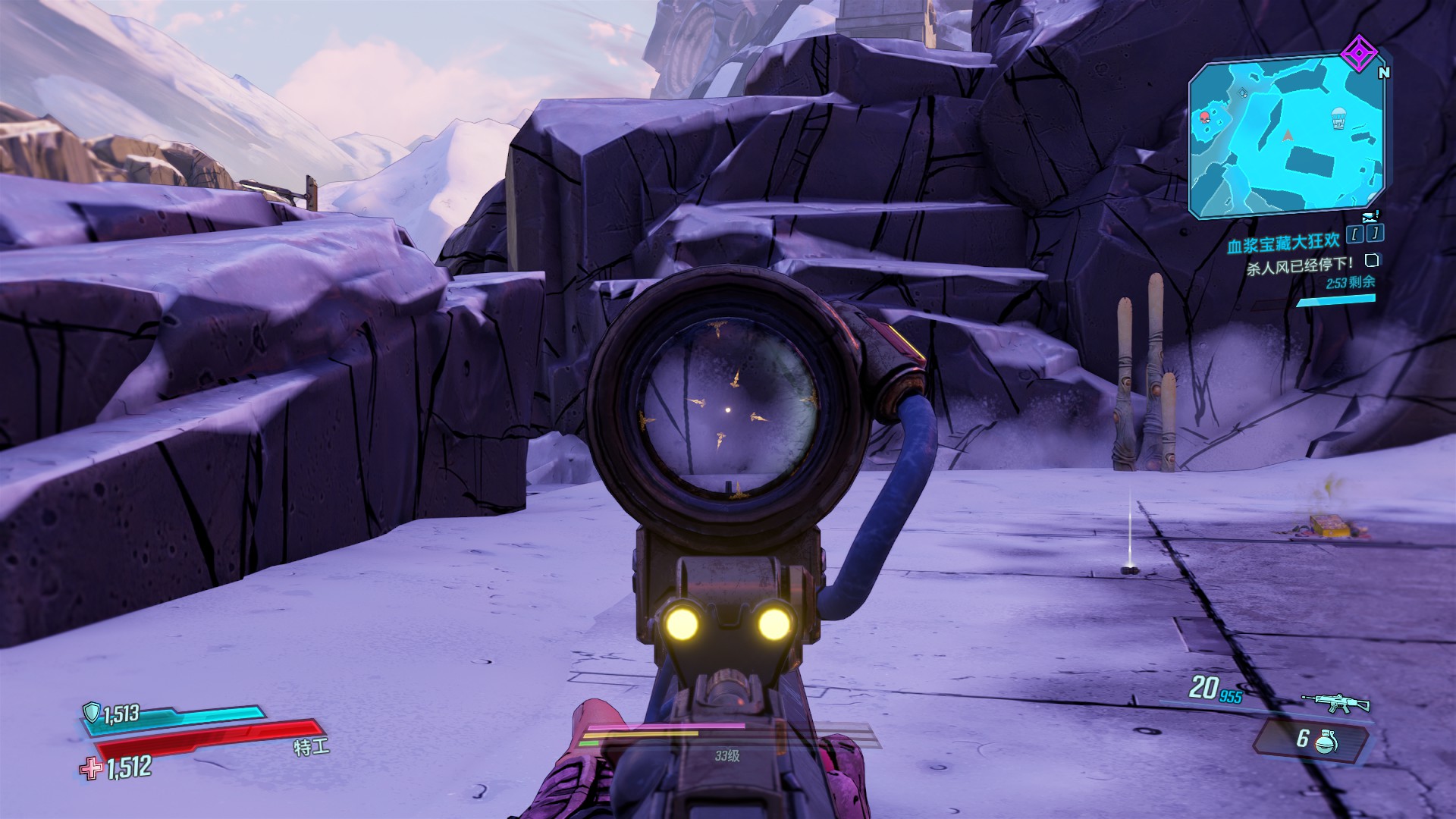
Task: Click the red health cross icon
Action: (91, 769)
